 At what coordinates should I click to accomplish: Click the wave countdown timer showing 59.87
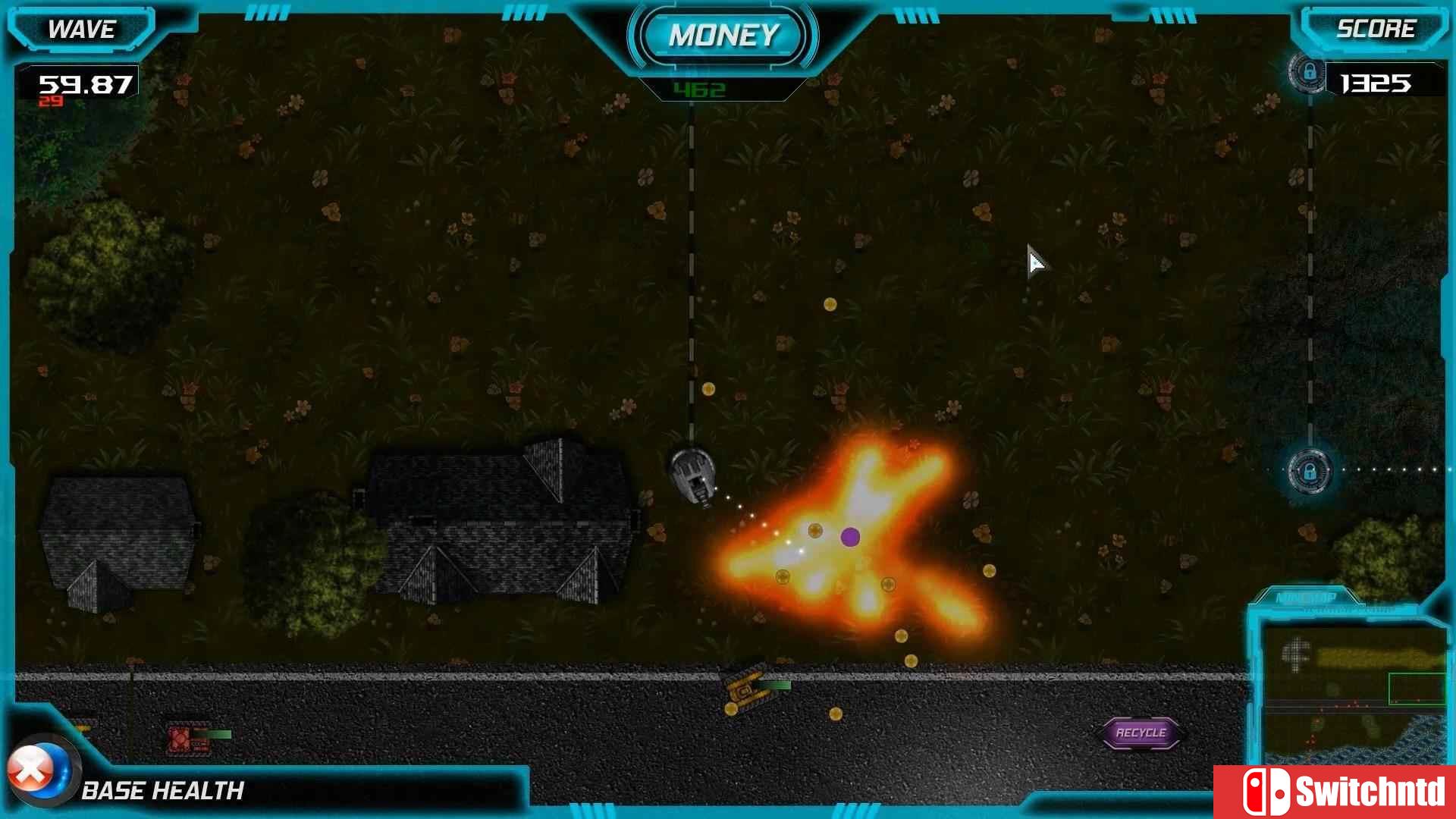(x=86, y=83)
